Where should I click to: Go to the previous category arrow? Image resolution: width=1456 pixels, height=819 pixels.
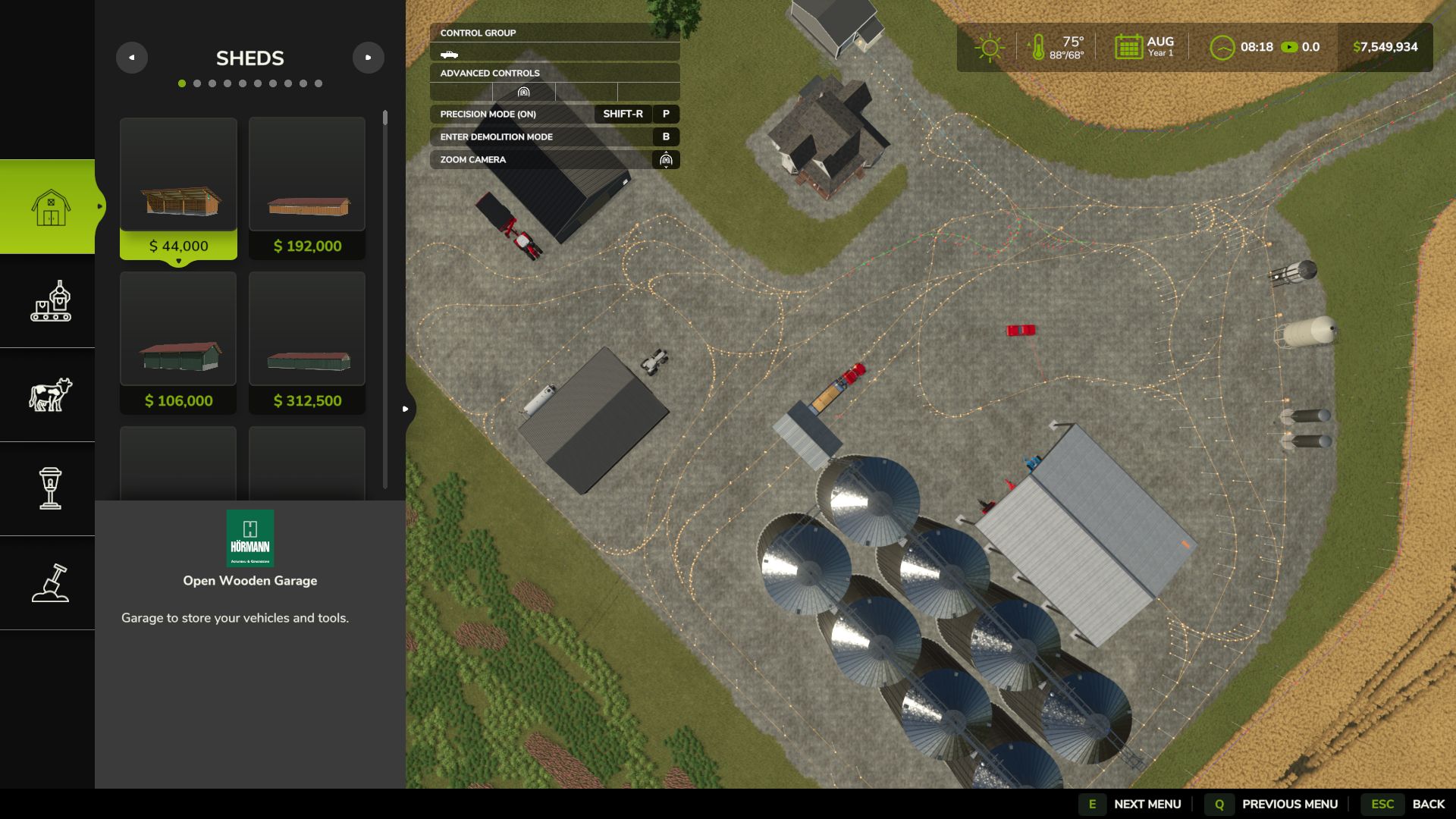click(x=132, y=58)
